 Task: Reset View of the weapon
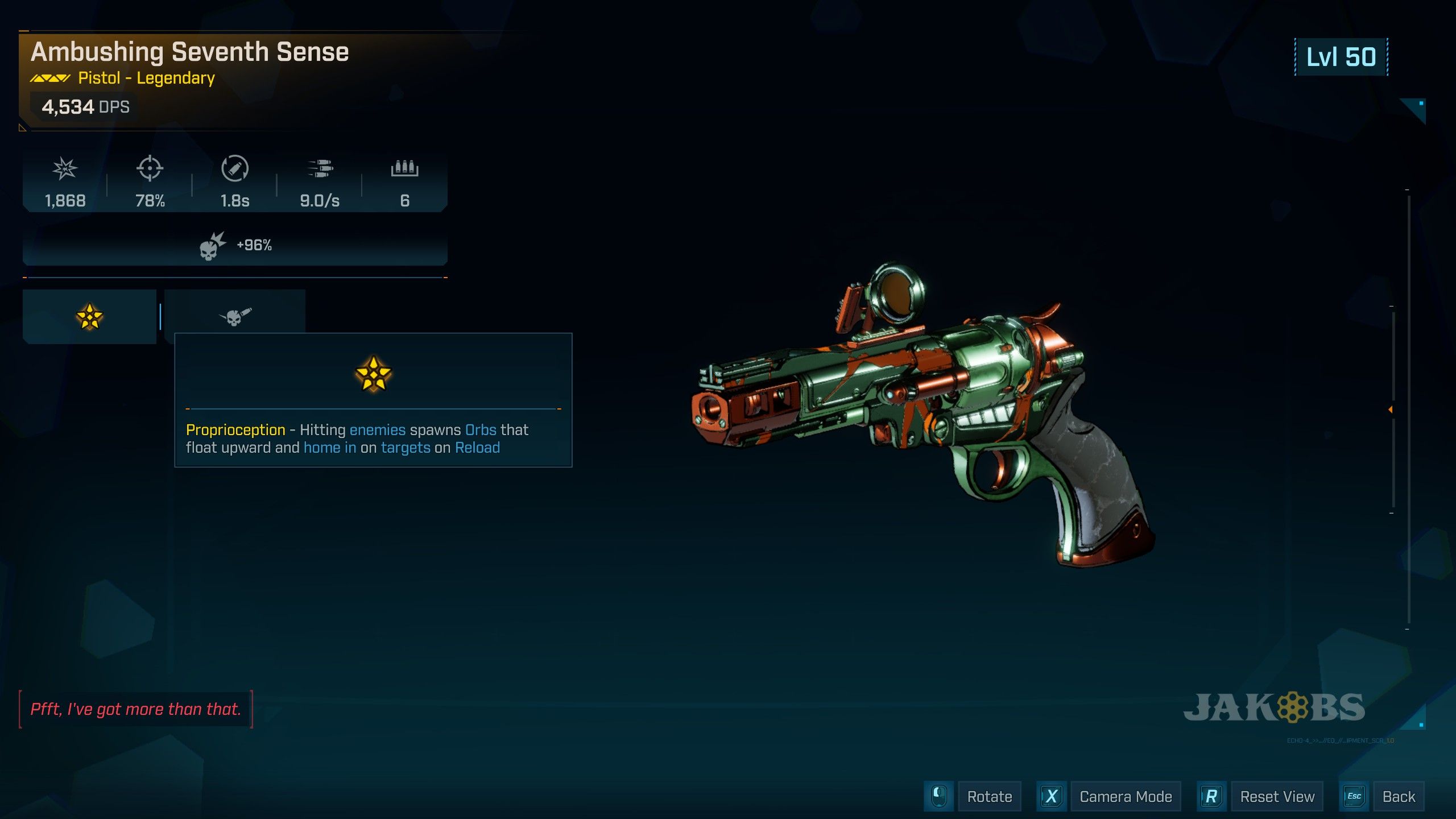[x=1277, y=796]
